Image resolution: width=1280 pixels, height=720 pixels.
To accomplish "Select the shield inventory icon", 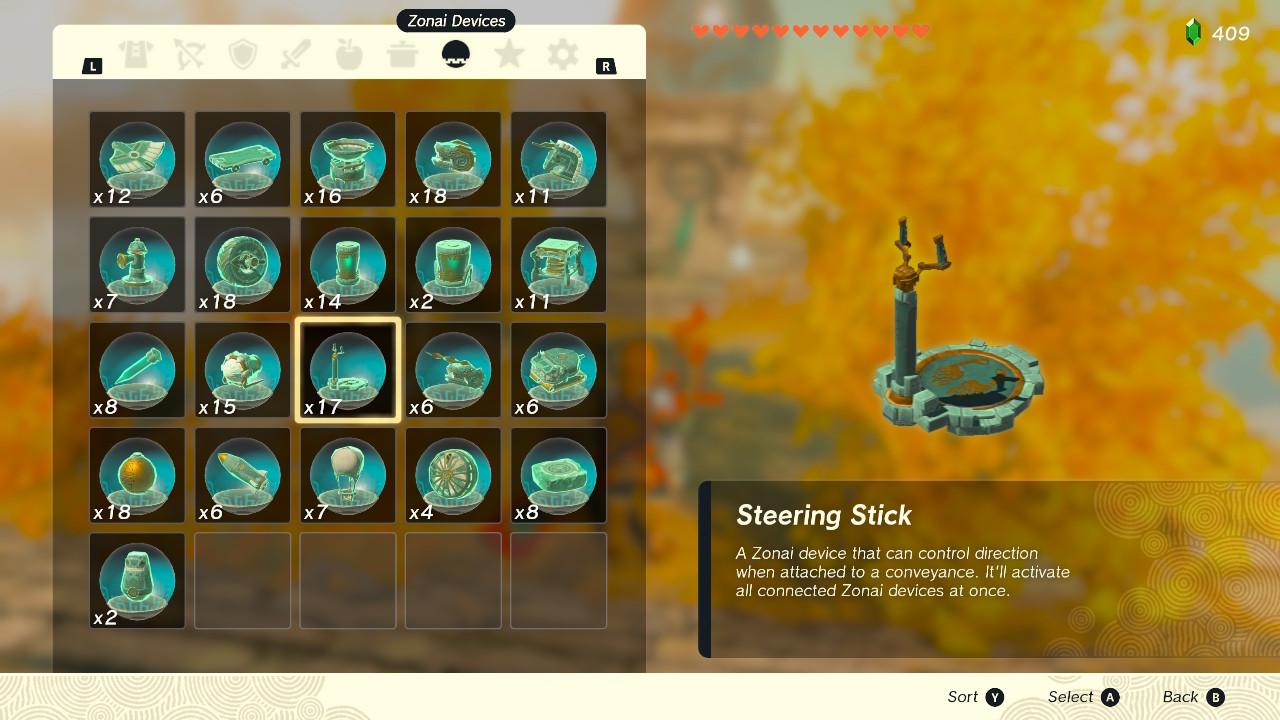I will (x=242, y=55).
